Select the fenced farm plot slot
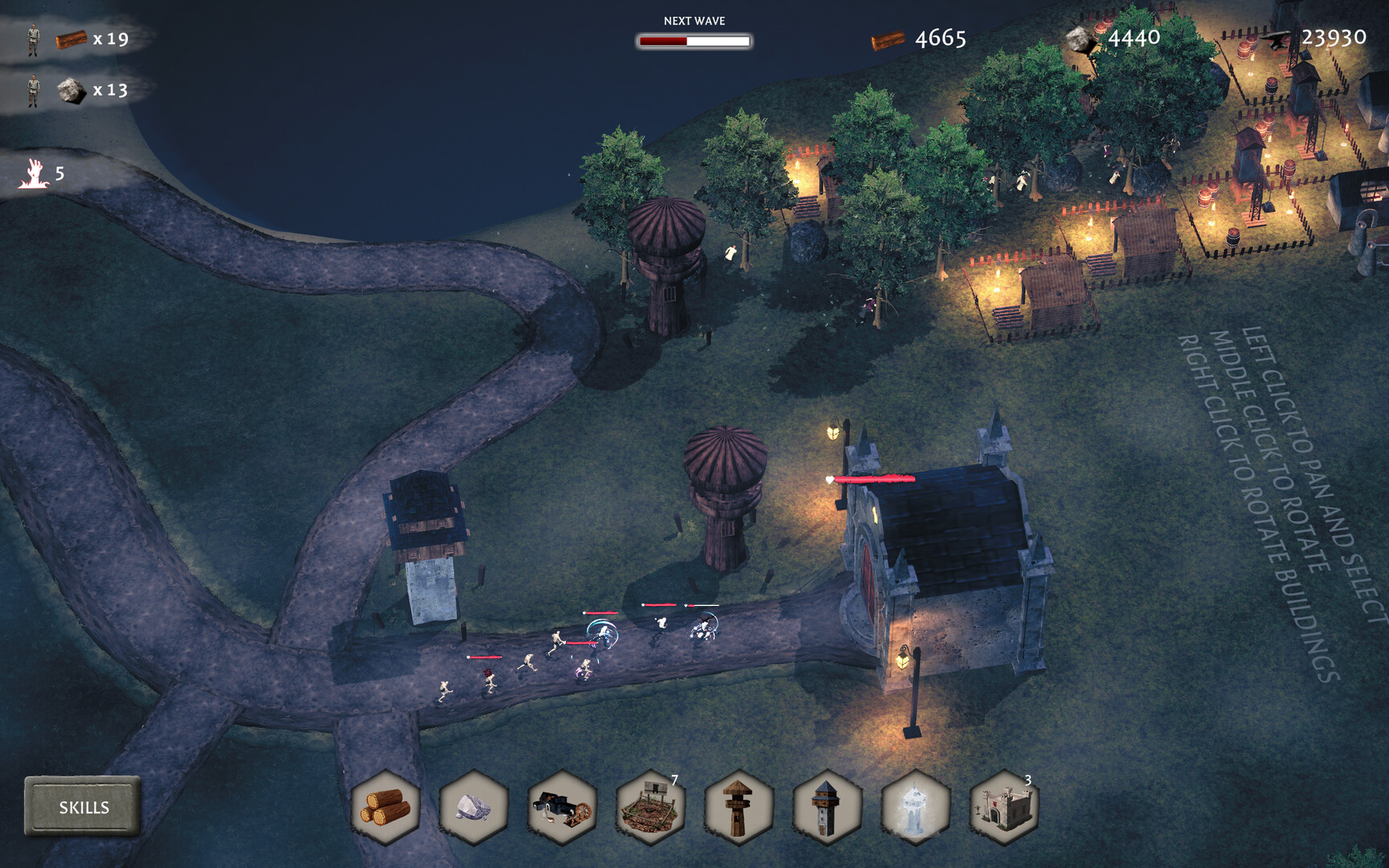Screen dimensions: 1389x868 click(x=650, y=807)
